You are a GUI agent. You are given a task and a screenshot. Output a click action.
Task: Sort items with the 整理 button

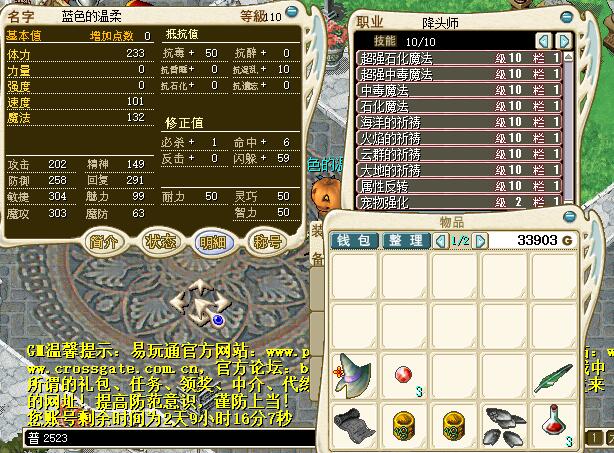406,241
